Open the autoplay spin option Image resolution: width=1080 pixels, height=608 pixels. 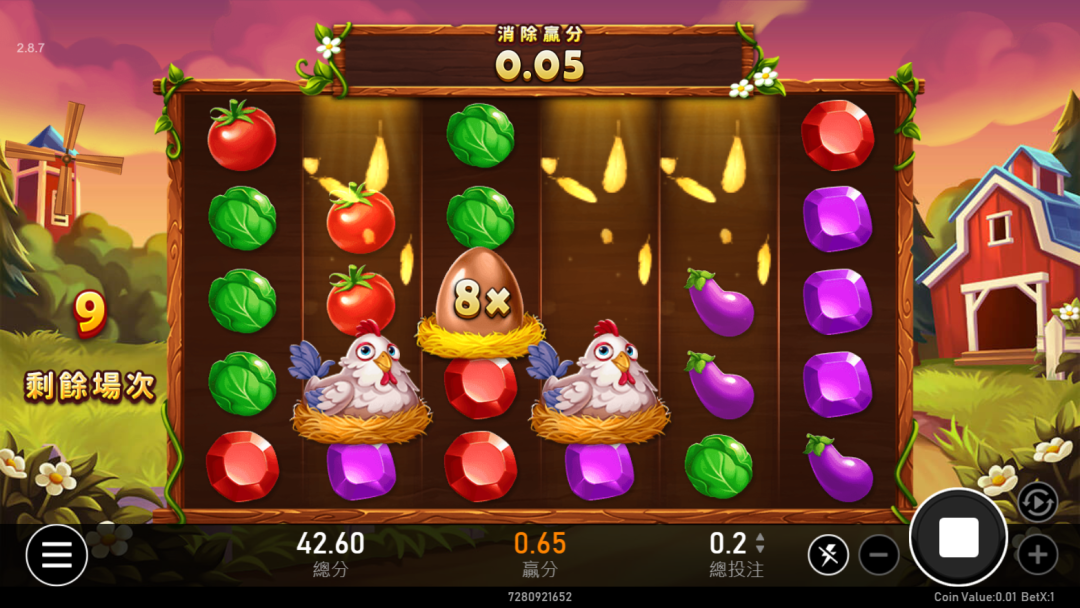(1037, 501)
